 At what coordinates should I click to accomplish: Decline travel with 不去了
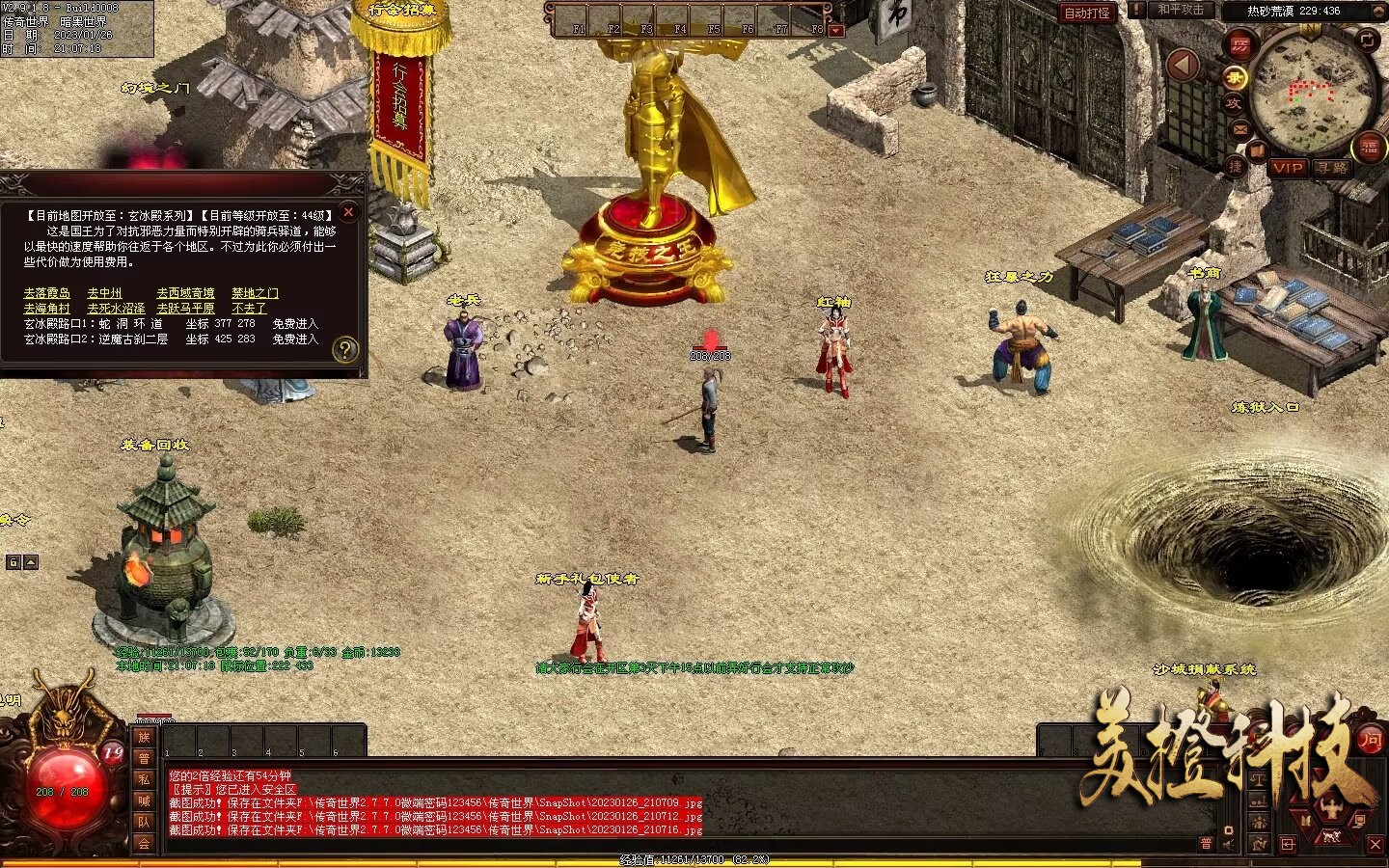coord(249,309)
